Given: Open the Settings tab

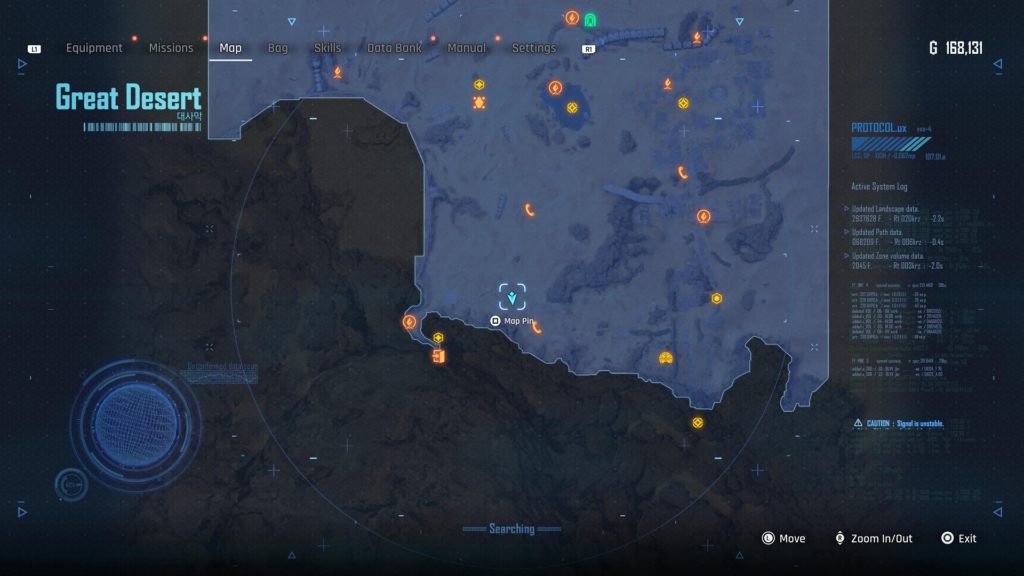Looking at the screenshot, I should point(534,48).
